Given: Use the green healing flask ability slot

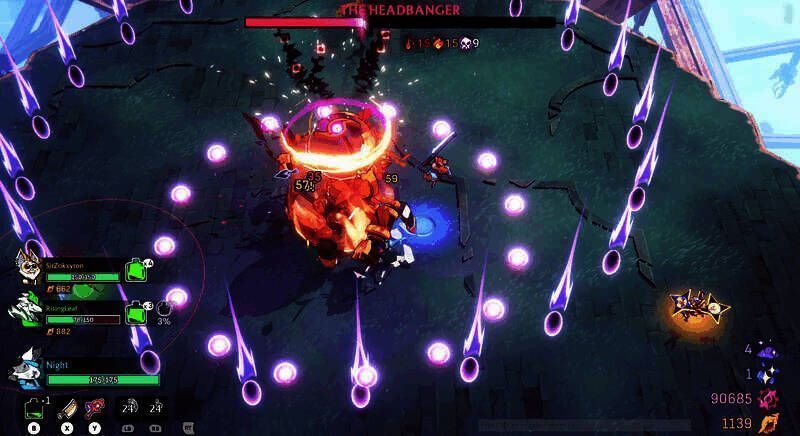Looking at the screenshot, I should 34,407.
